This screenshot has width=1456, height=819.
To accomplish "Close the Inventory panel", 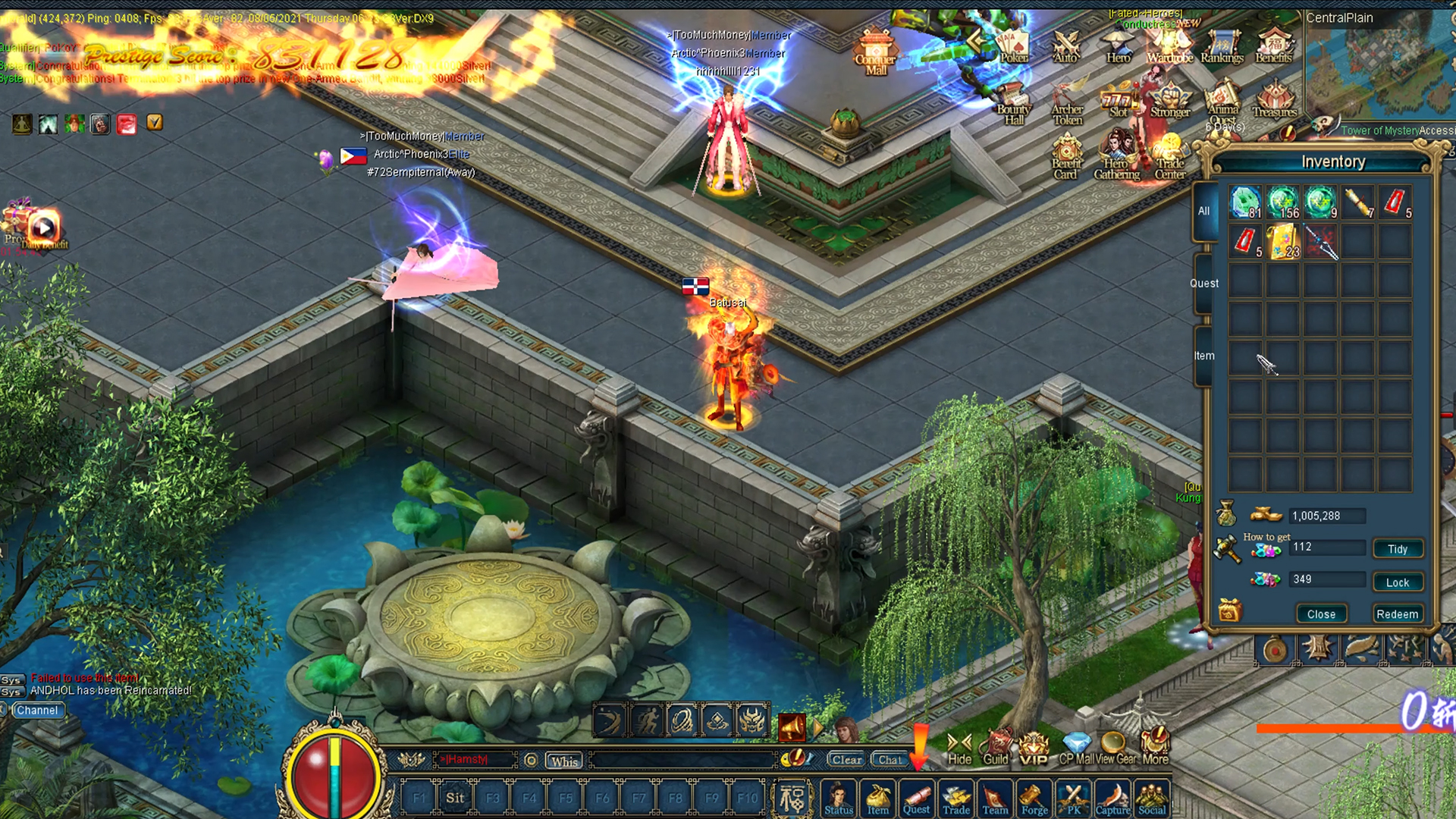I will (1321, 614).
